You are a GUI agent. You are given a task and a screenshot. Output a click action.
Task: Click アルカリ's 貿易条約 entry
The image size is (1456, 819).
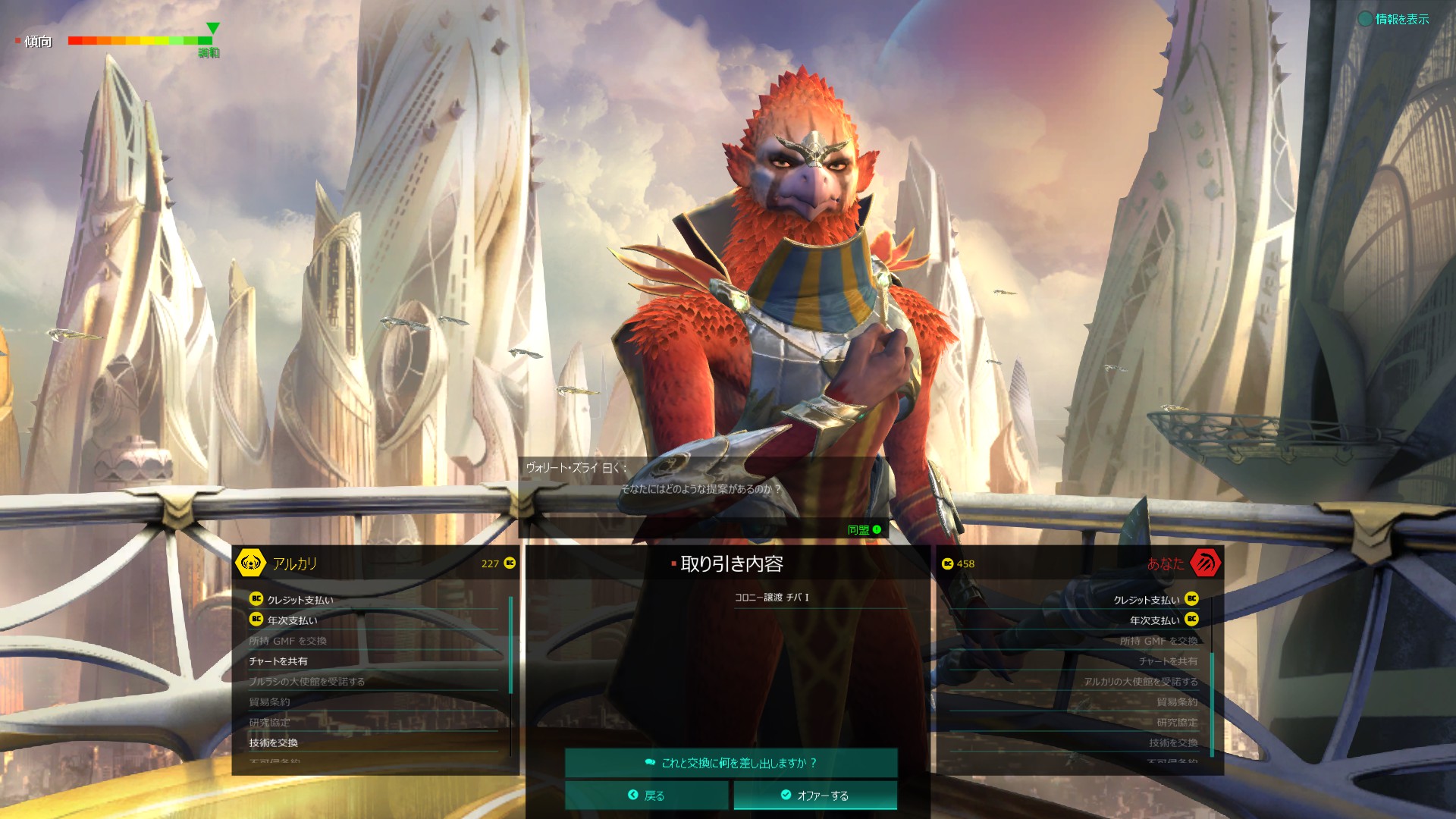(269, 701)
